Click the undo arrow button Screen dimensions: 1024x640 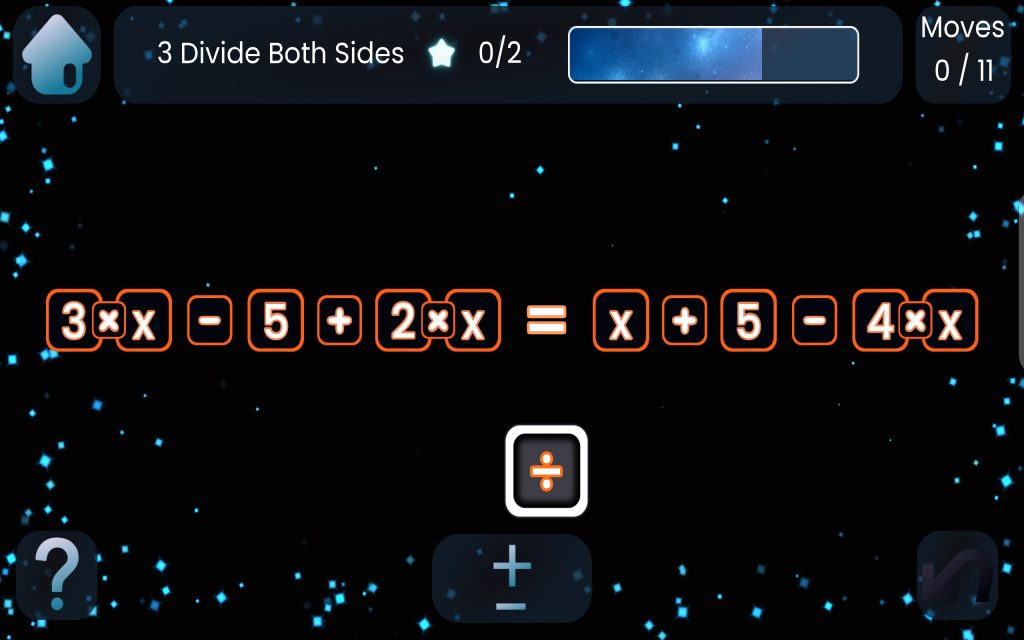(957, 576)
